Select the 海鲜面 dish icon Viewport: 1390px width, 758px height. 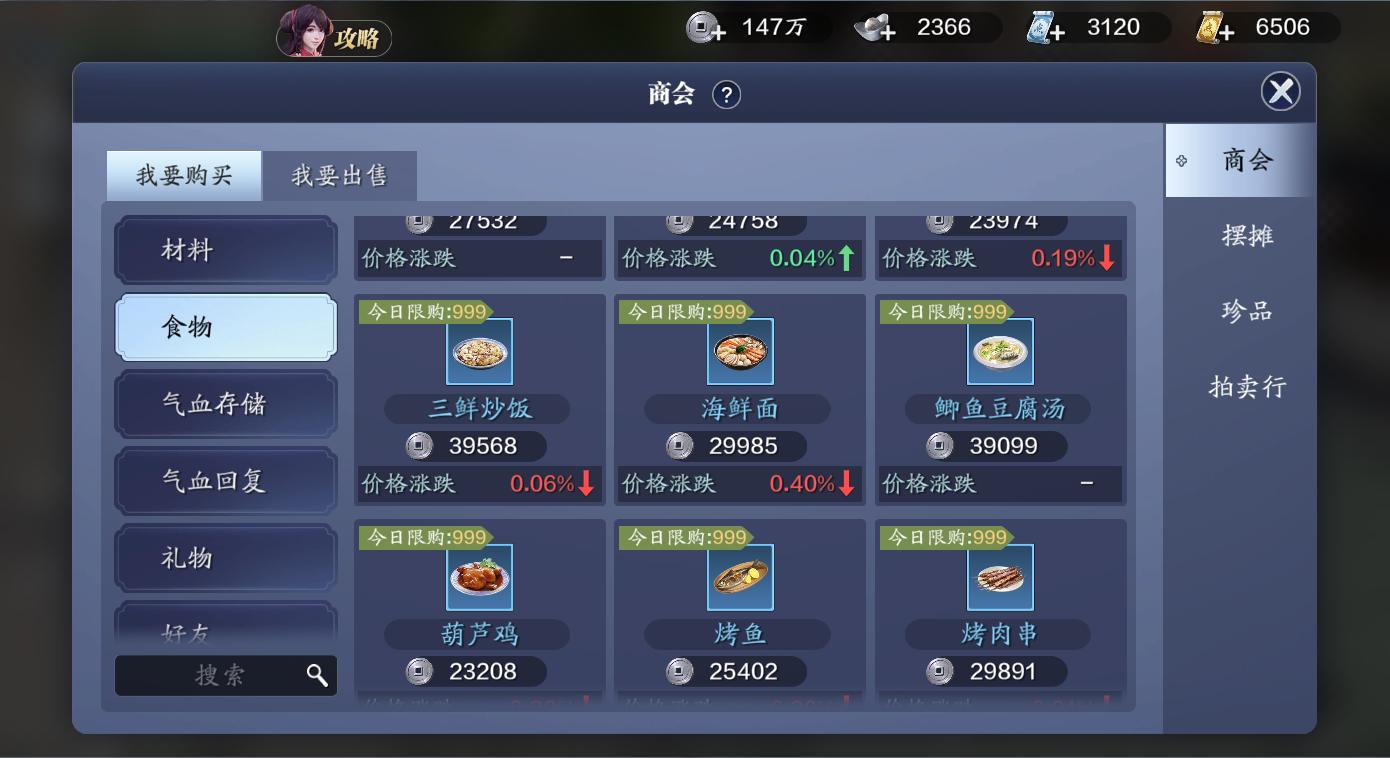point(739,352)
